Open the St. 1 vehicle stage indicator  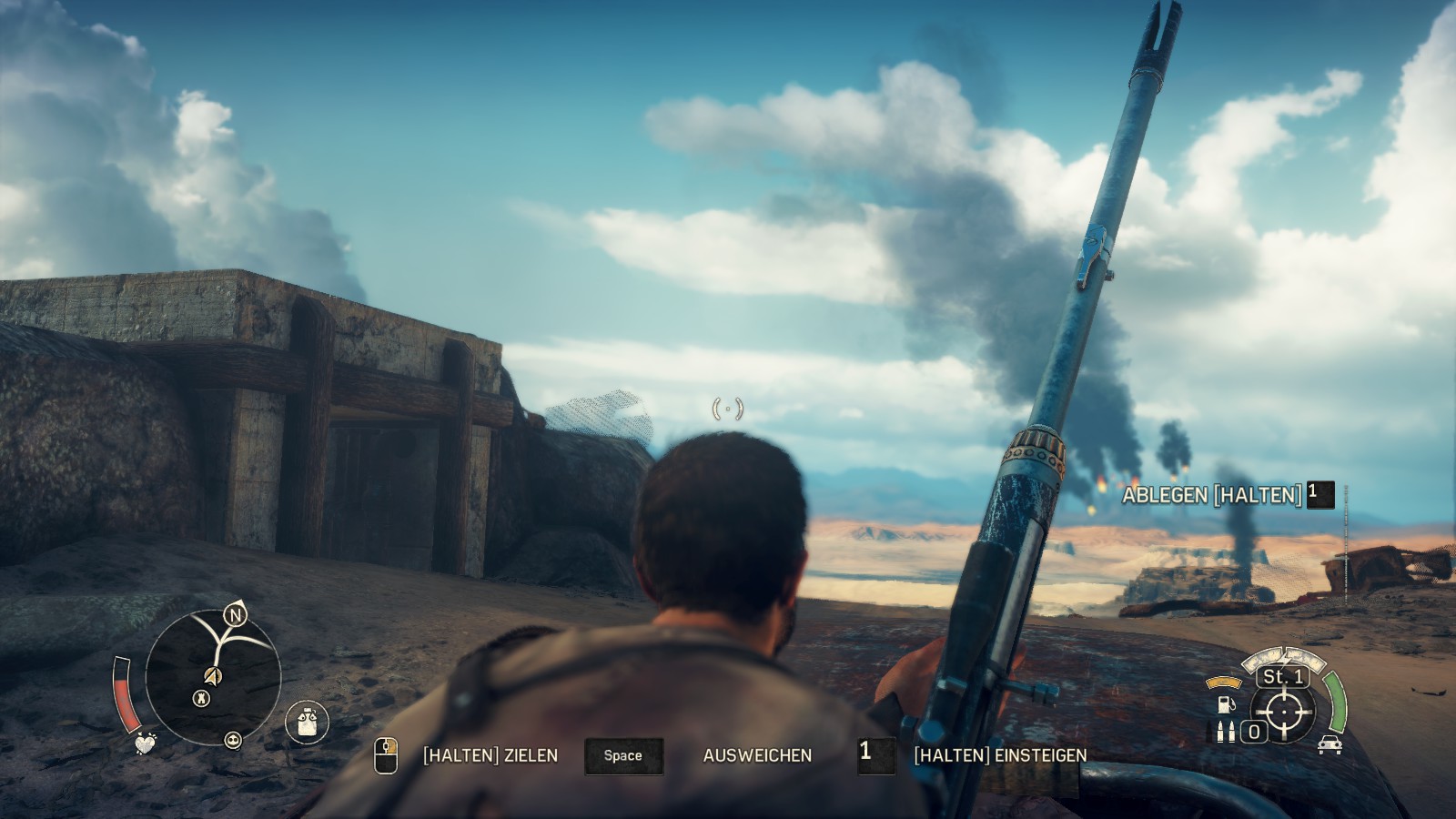pyautogui.click(x=1282, y=677)
